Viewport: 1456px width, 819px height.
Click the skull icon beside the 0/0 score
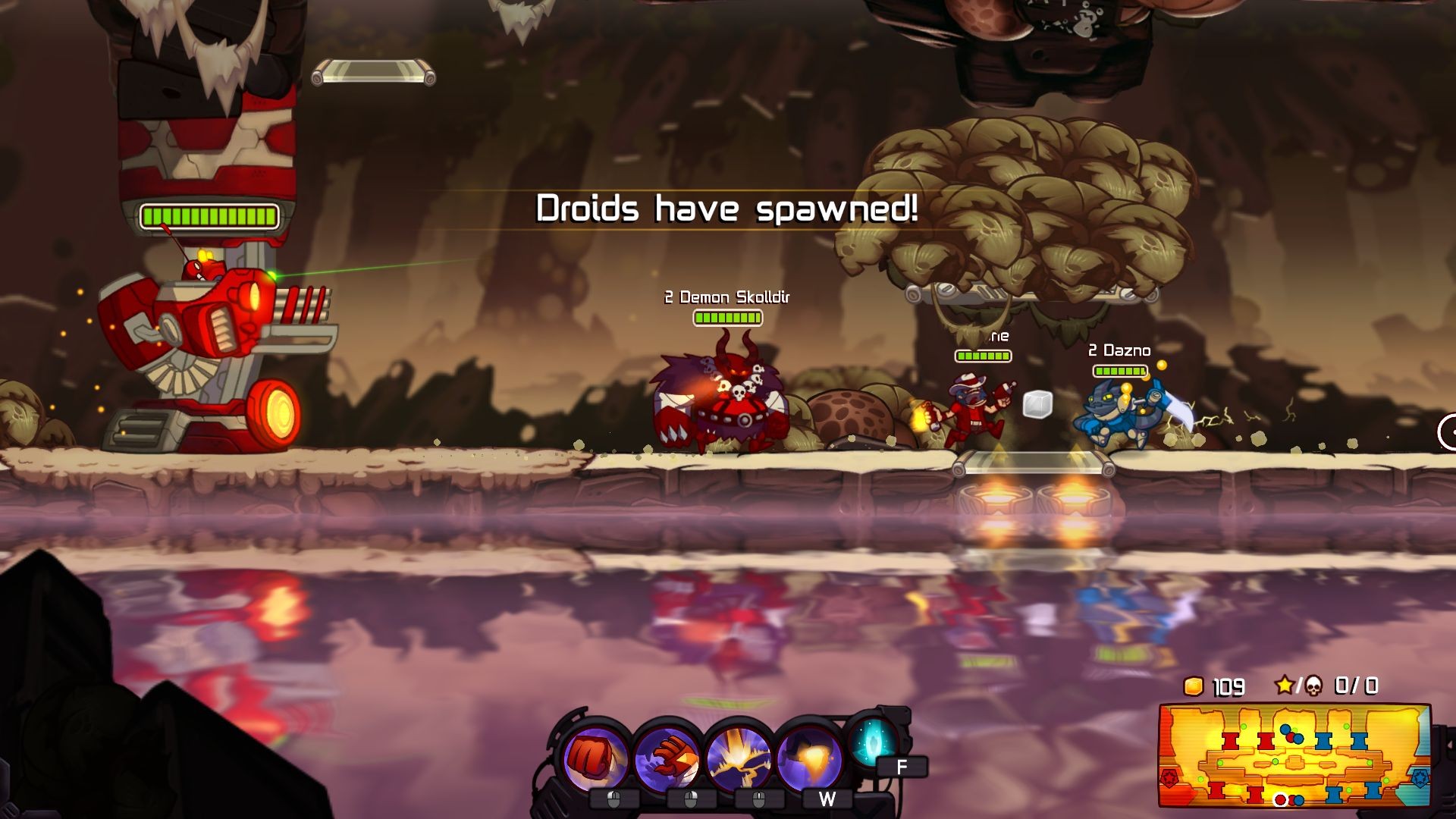[1314, 686]
